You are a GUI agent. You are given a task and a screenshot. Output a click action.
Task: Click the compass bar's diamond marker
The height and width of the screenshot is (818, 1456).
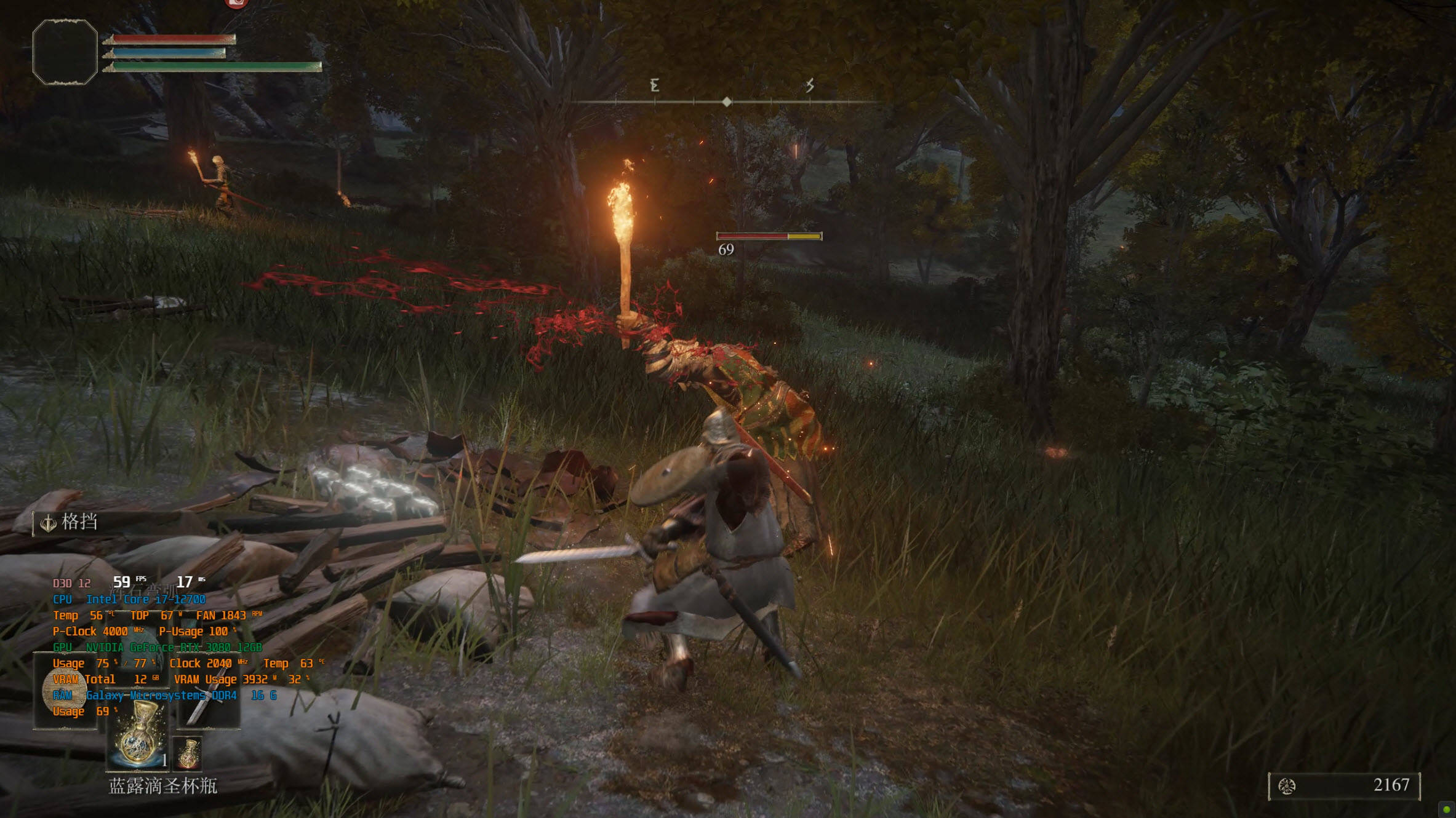pos(727,101)
